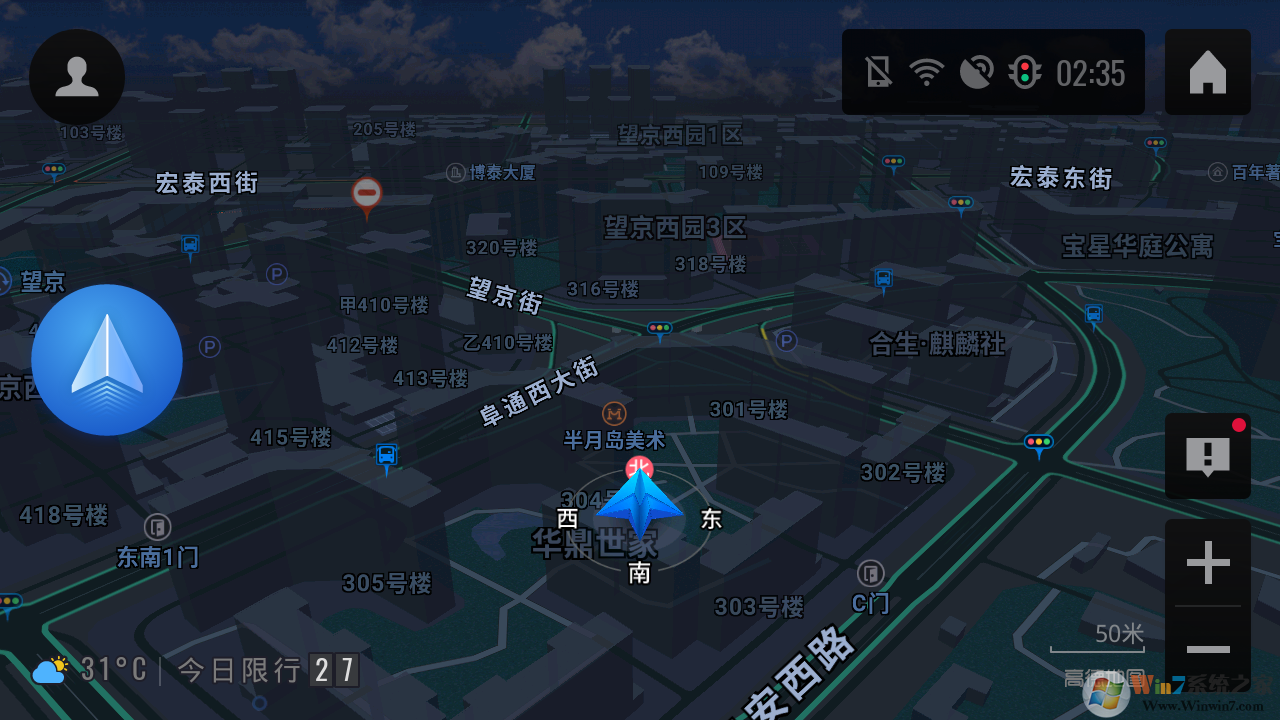The image size is (1280, 720).
Task: Tap the home icon in the top-right corner
Action: click(1207, 71)
